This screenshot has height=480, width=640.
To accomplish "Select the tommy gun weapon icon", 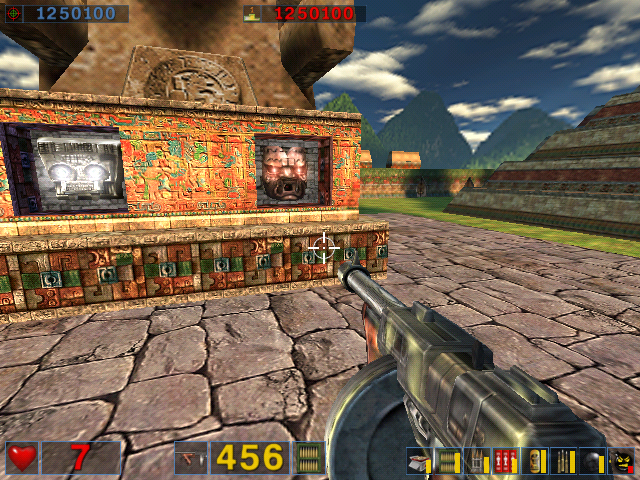I will coord(189,458).
